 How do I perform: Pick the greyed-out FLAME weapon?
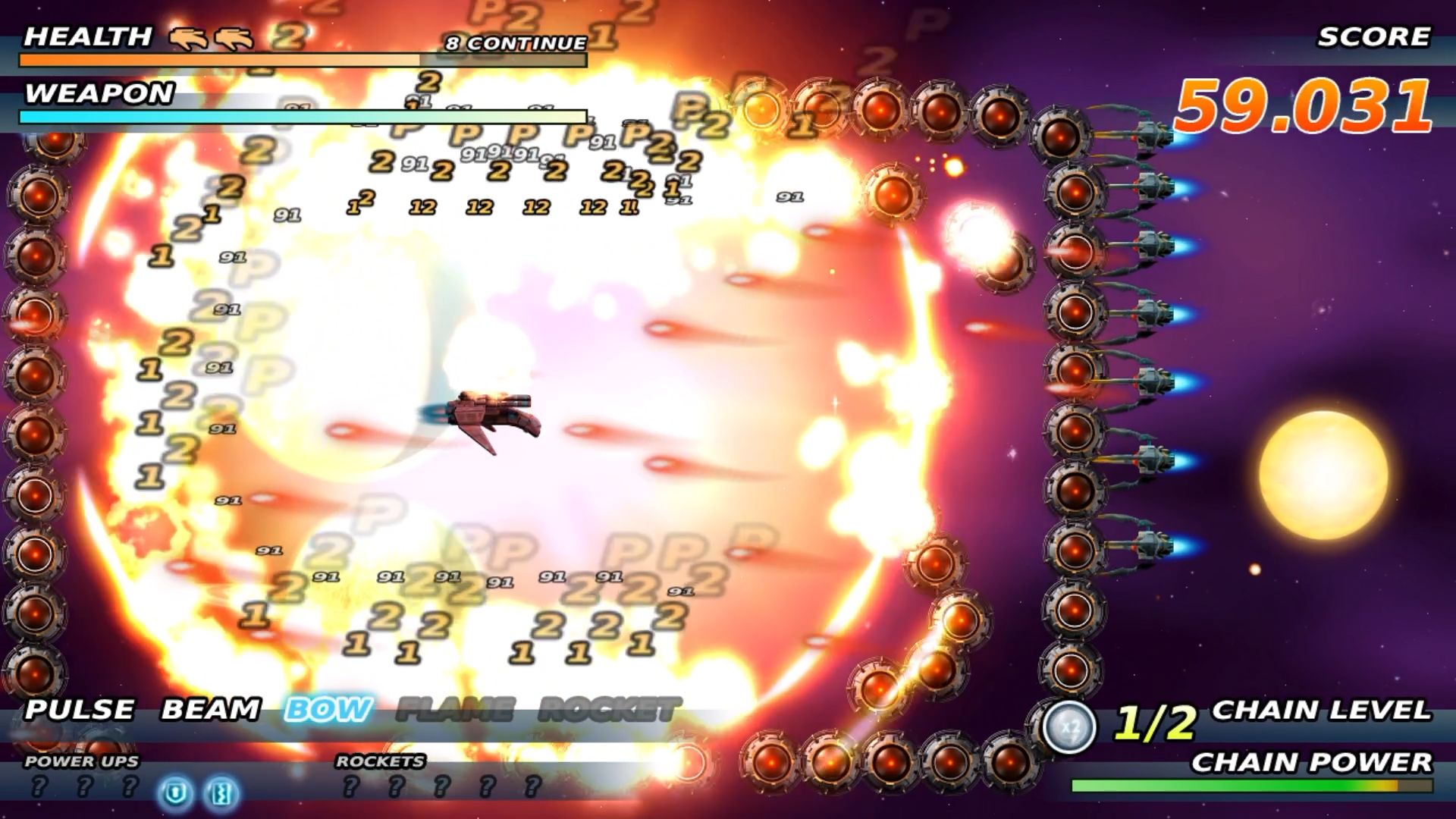pos(455,711)
